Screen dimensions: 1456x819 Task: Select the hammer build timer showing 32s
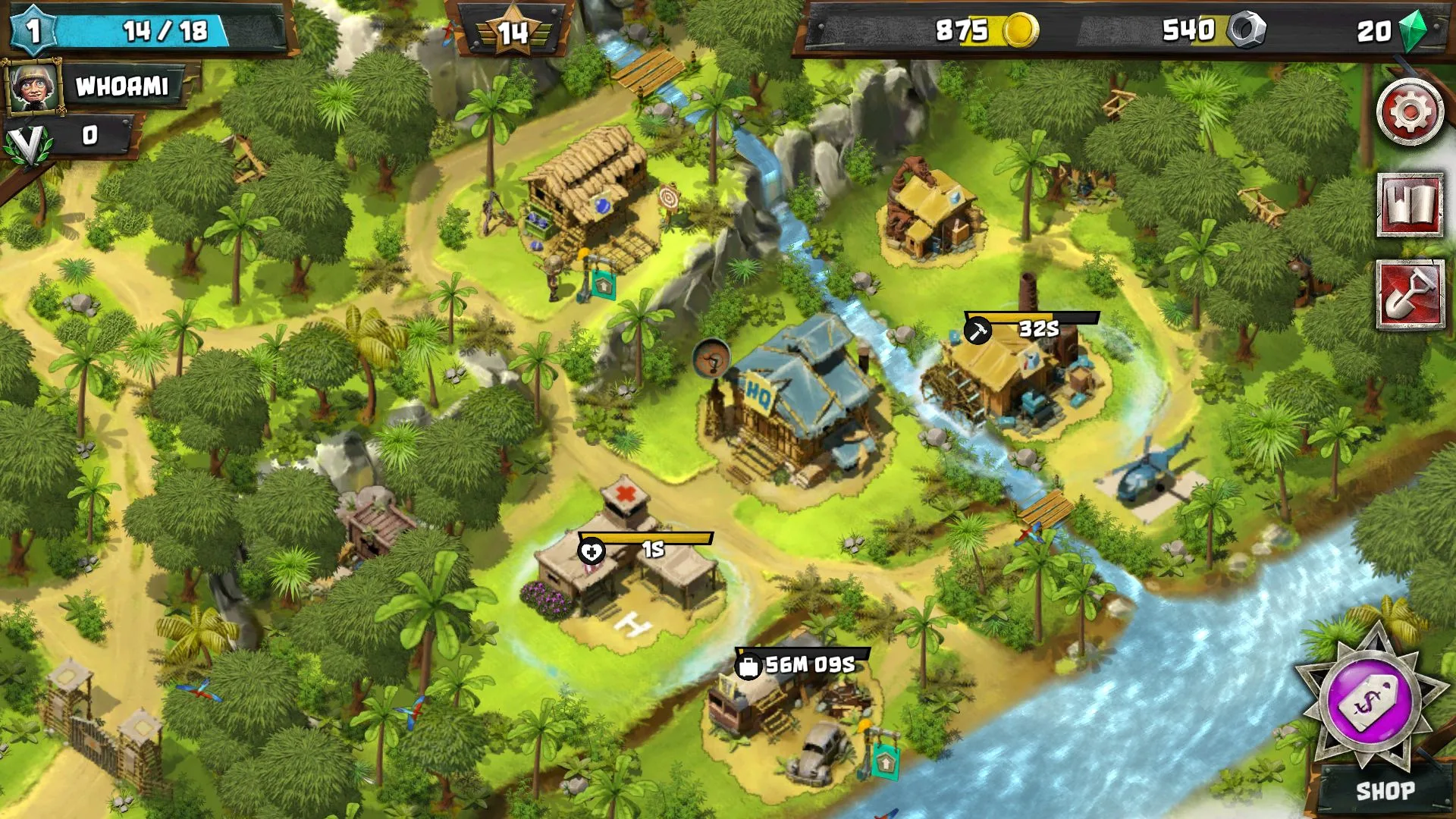click(977, 330)
